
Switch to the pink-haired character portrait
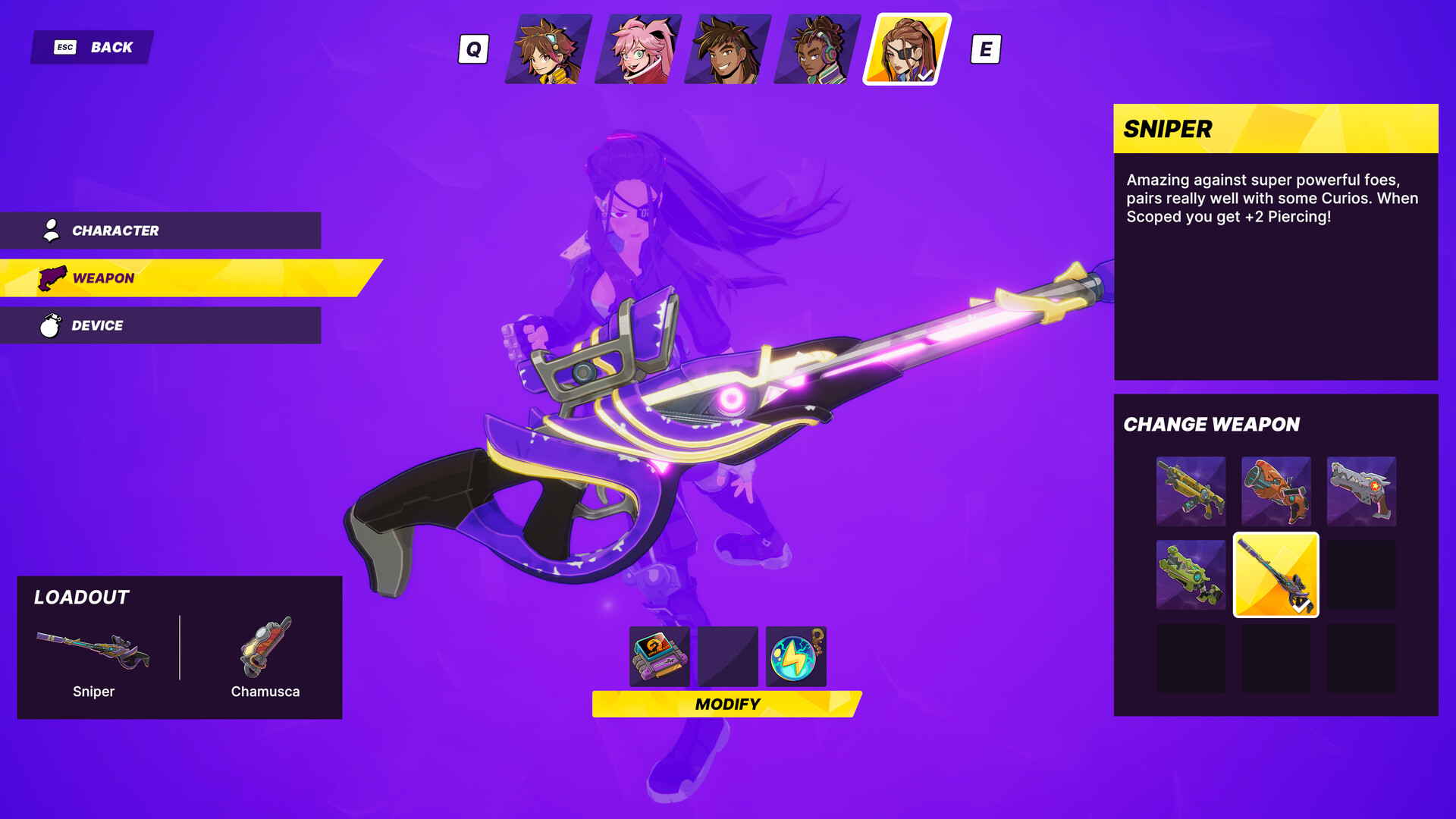639,49
